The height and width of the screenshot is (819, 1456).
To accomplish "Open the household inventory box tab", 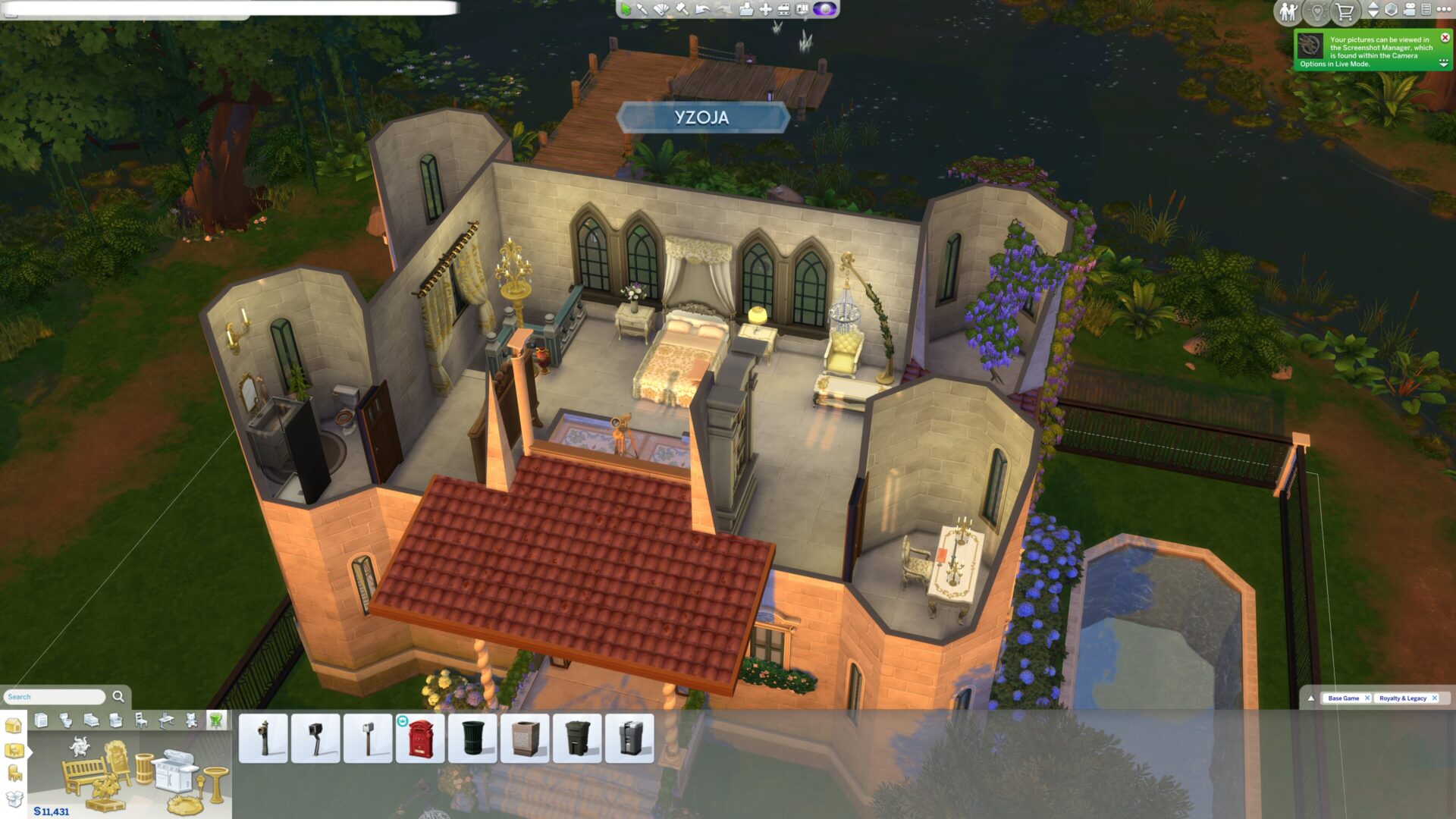I will coord(14,798).
